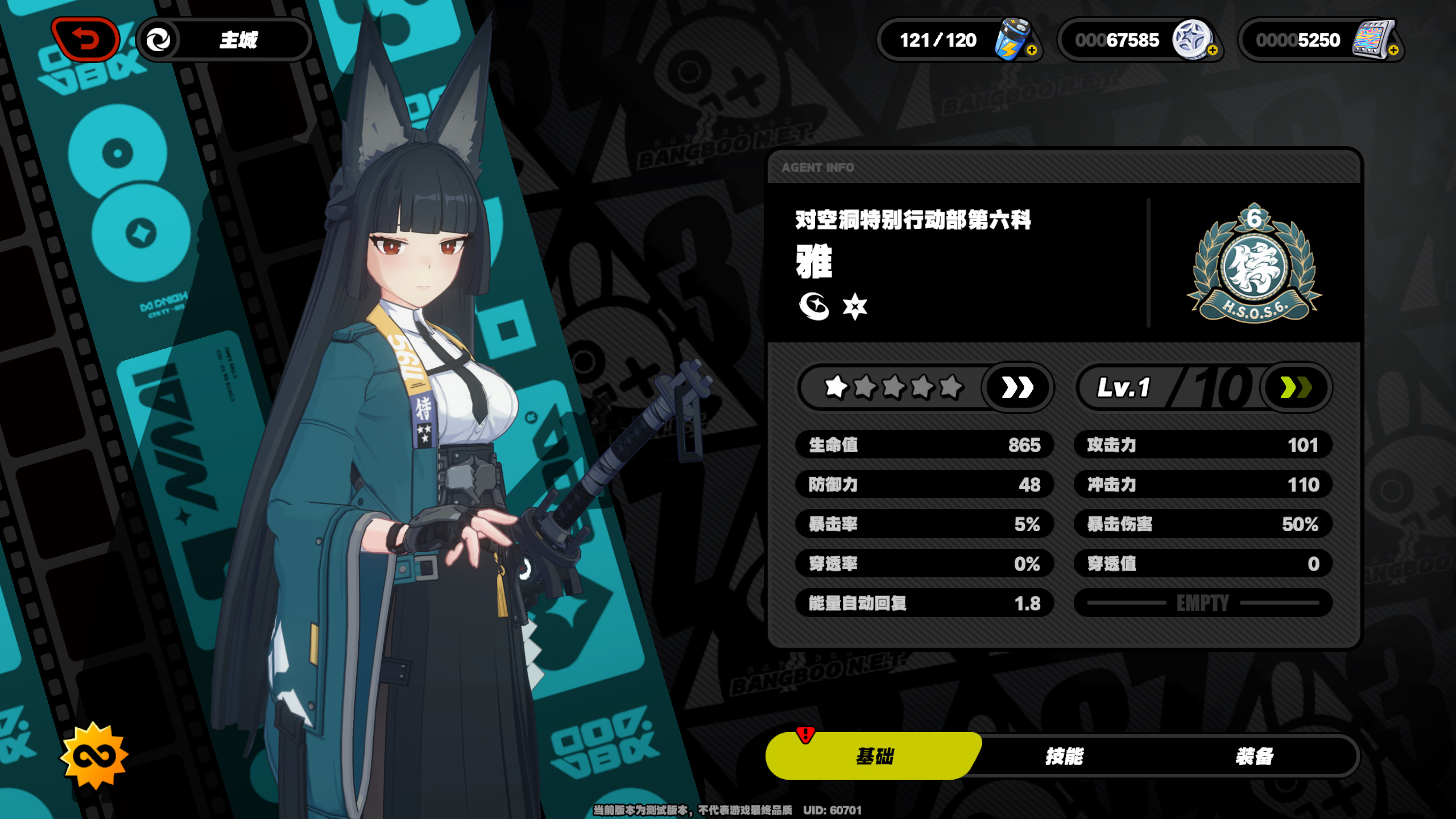
Task: Click the six-pointed star specialty icon
Action: [854, 307]
